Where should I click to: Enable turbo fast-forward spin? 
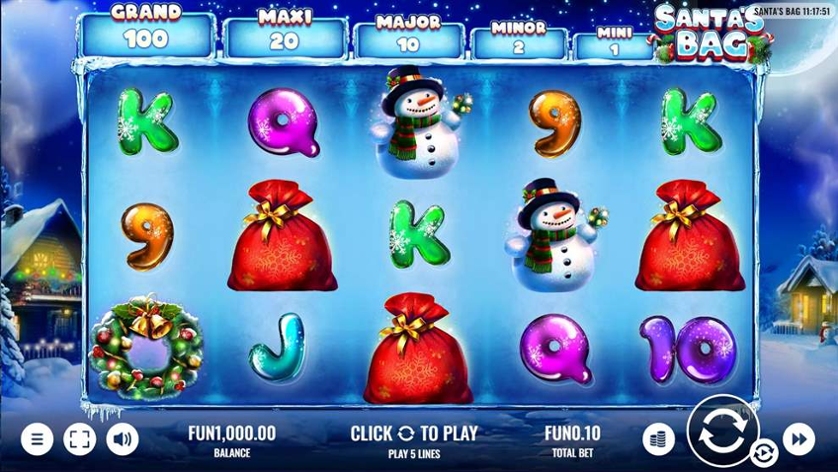point(798,439)
